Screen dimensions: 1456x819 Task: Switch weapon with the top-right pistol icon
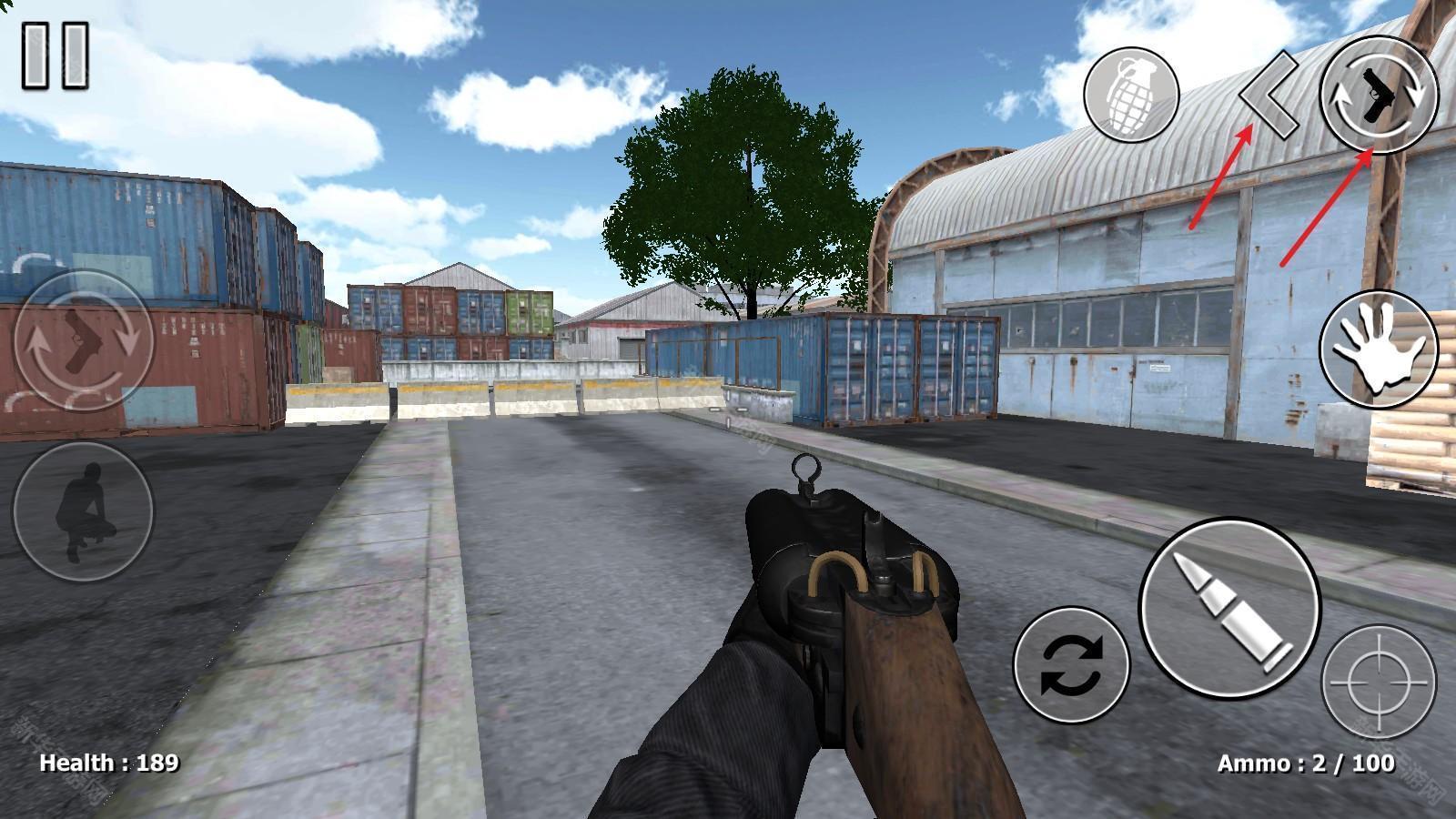coord(1378,96)
